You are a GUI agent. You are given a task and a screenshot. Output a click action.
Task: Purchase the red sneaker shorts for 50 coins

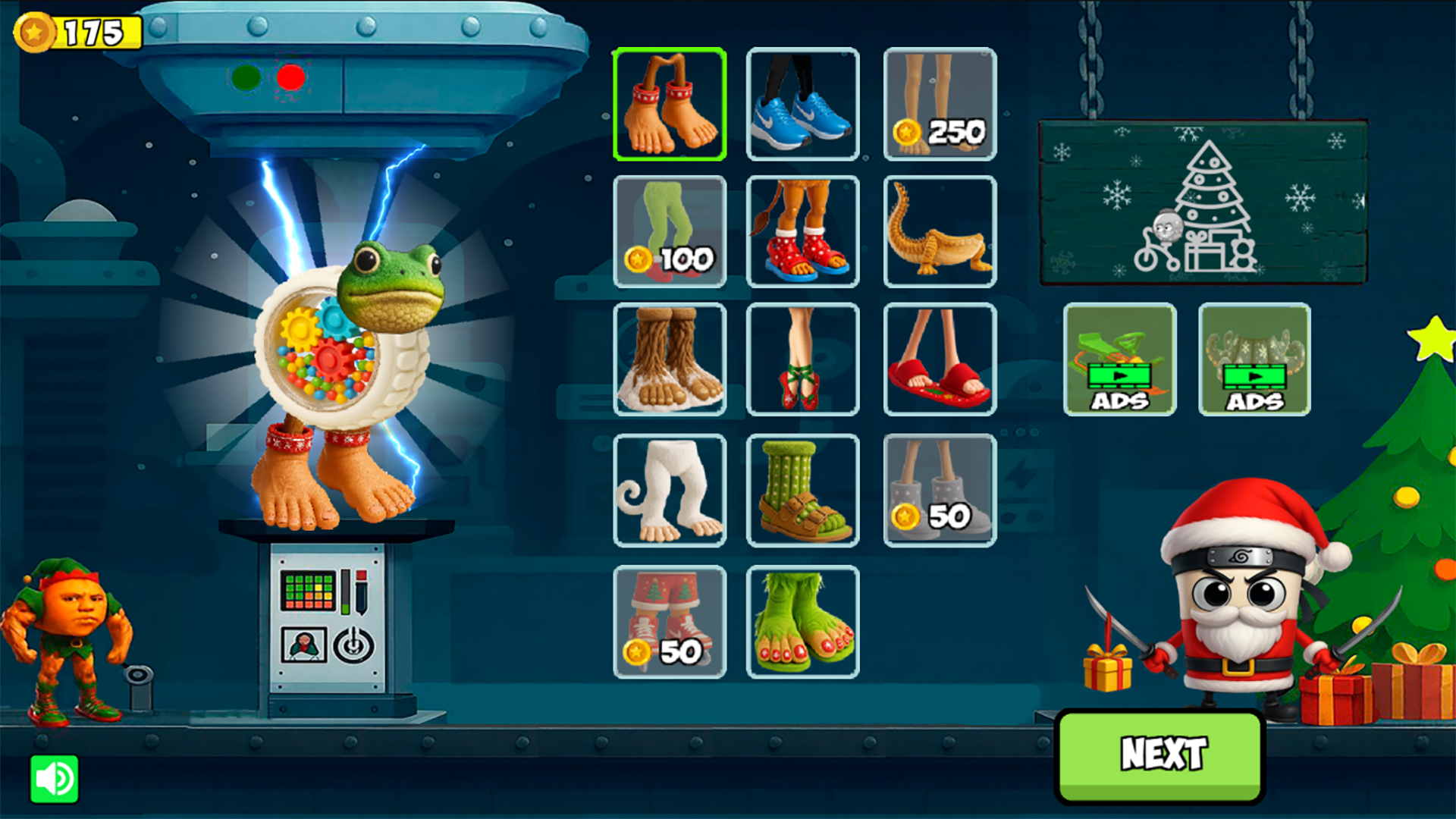coord(670,622)
